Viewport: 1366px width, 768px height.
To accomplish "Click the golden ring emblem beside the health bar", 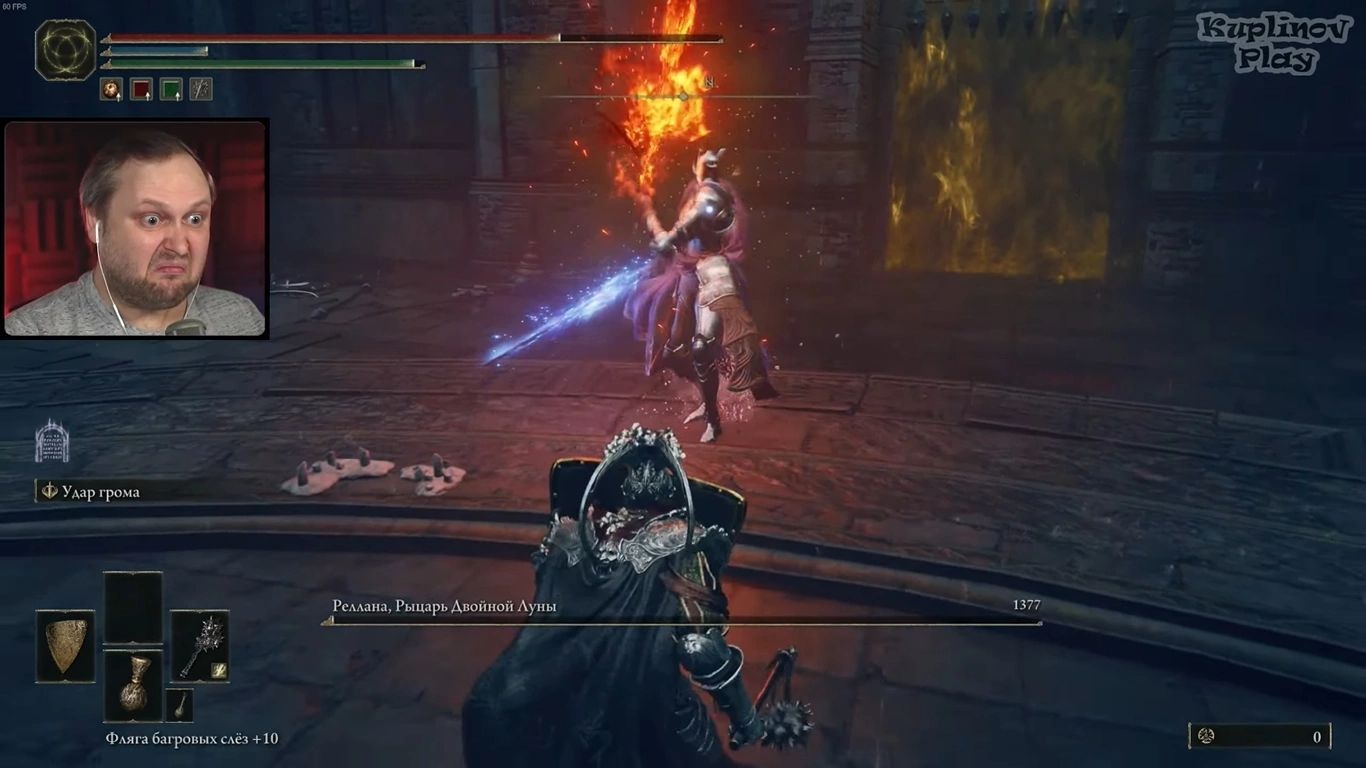I will (x=65, y=50).
